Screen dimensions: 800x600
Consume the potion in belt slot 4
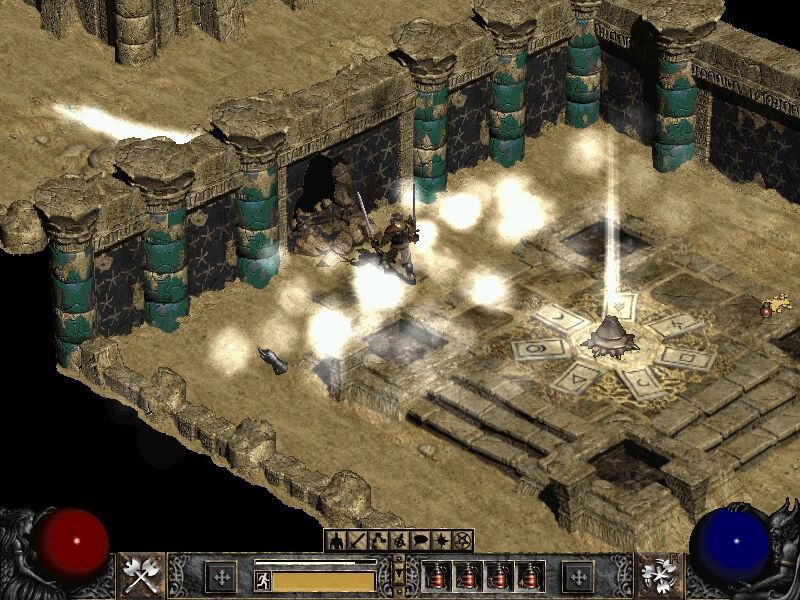click(530, 576)
